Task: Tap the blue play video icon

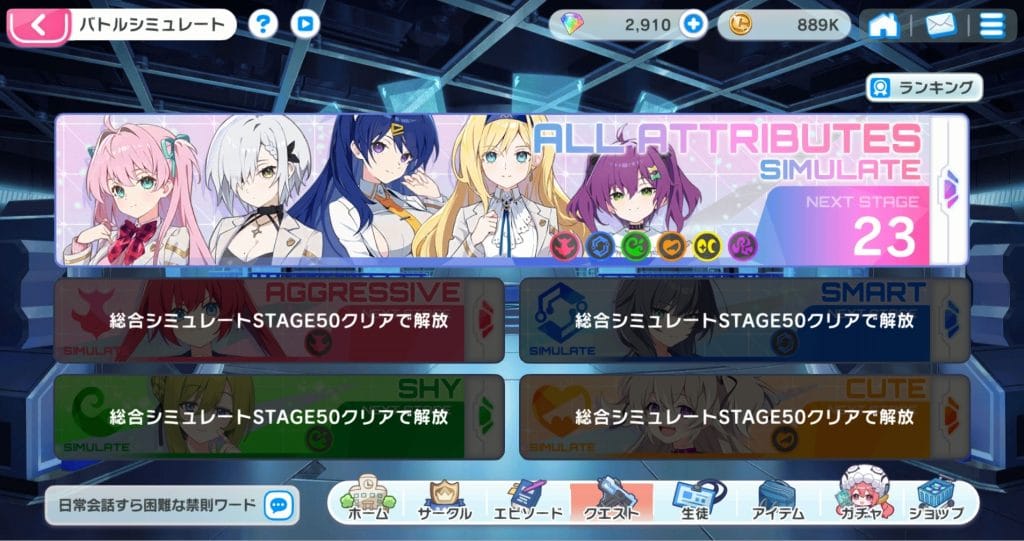Action: tap(308, 24)
